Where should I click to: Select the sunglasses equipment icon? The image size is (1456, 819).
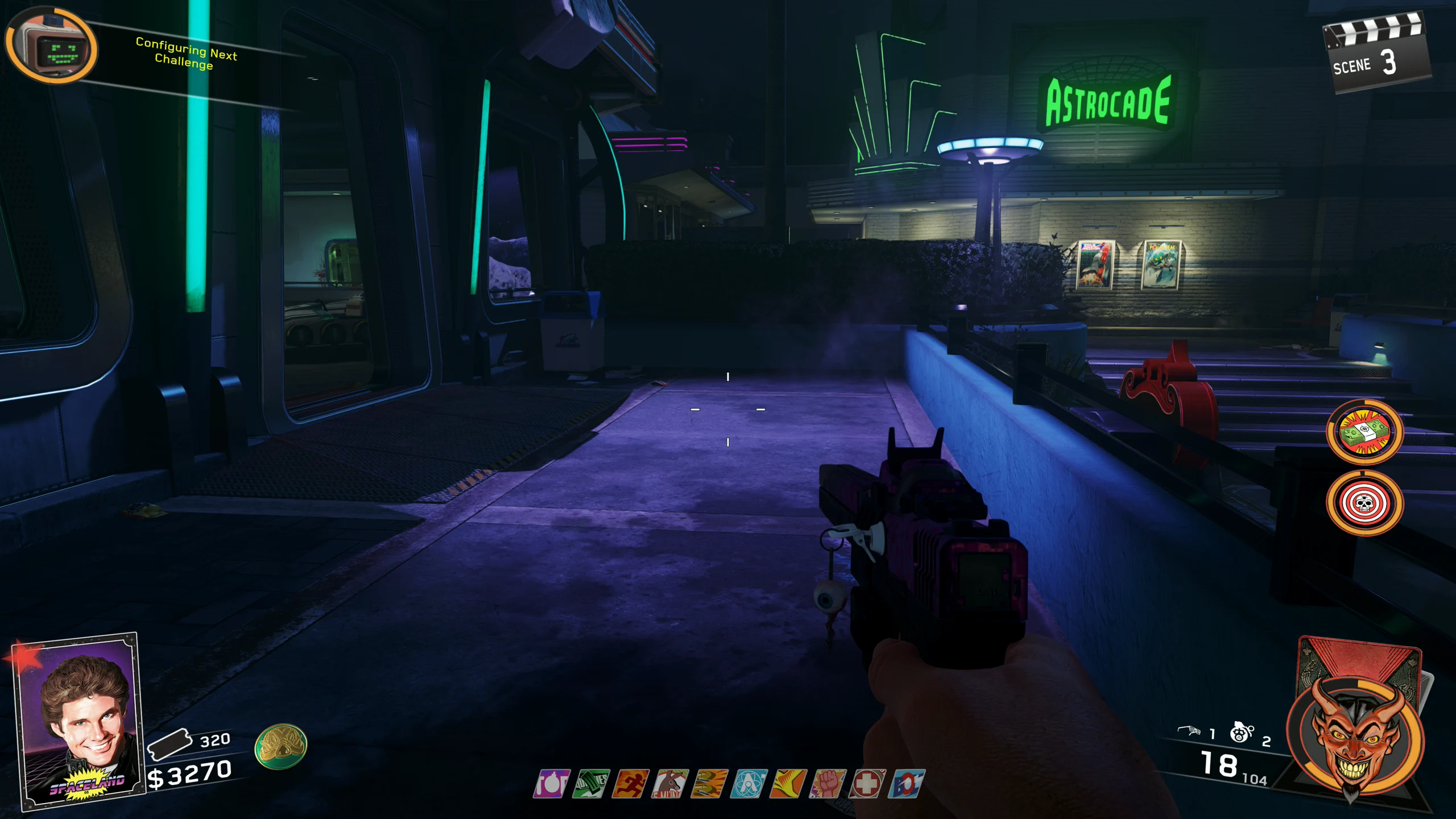1188,731
